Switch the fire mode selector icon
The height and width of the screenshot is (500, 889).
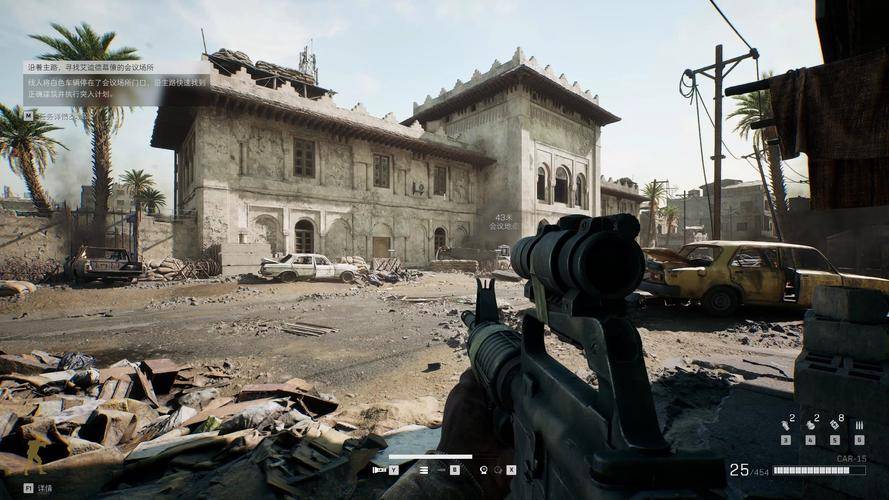[424, 469]
